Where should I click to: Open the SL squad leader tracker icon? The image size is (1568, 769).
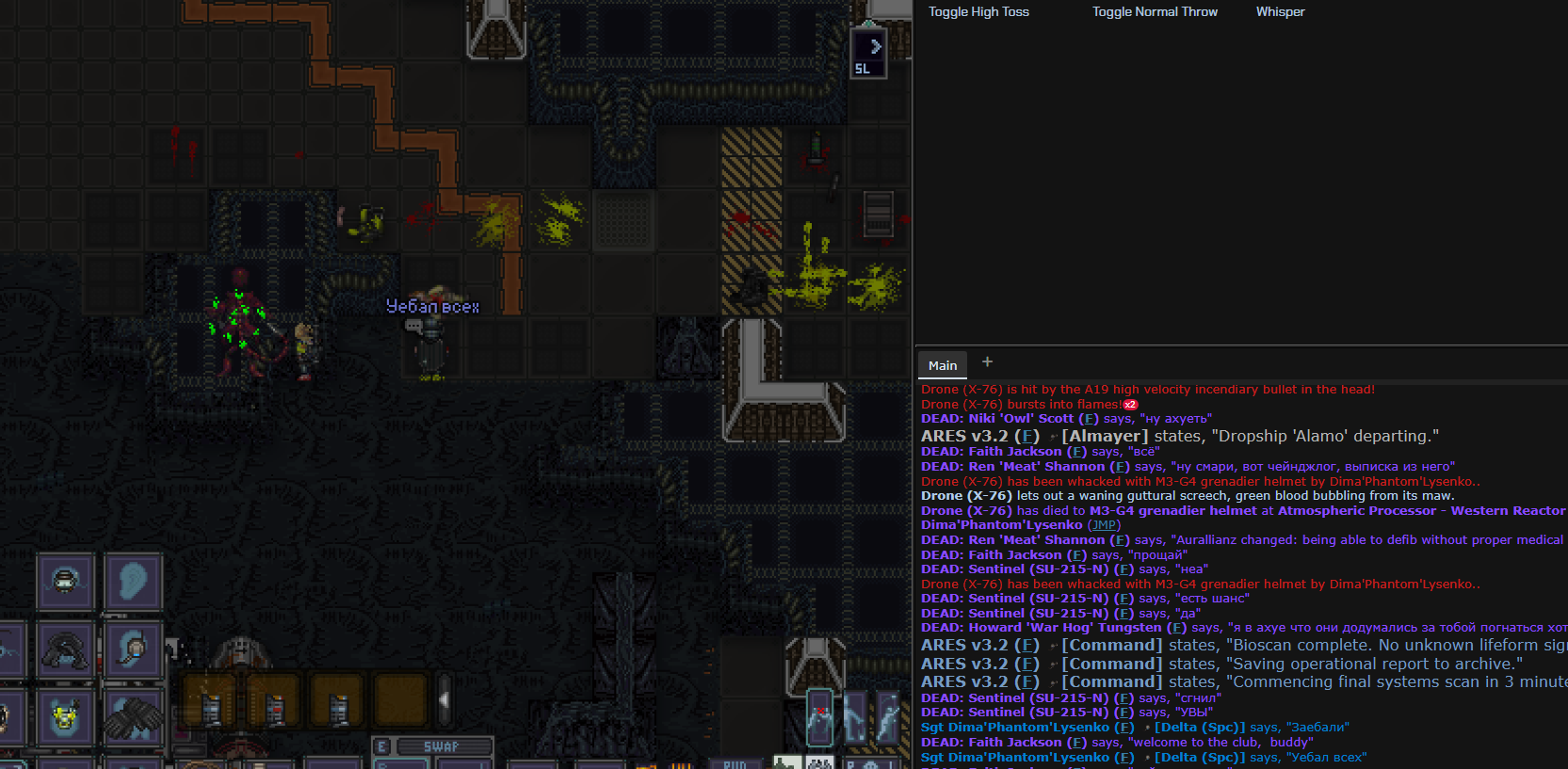pos(867,54)
